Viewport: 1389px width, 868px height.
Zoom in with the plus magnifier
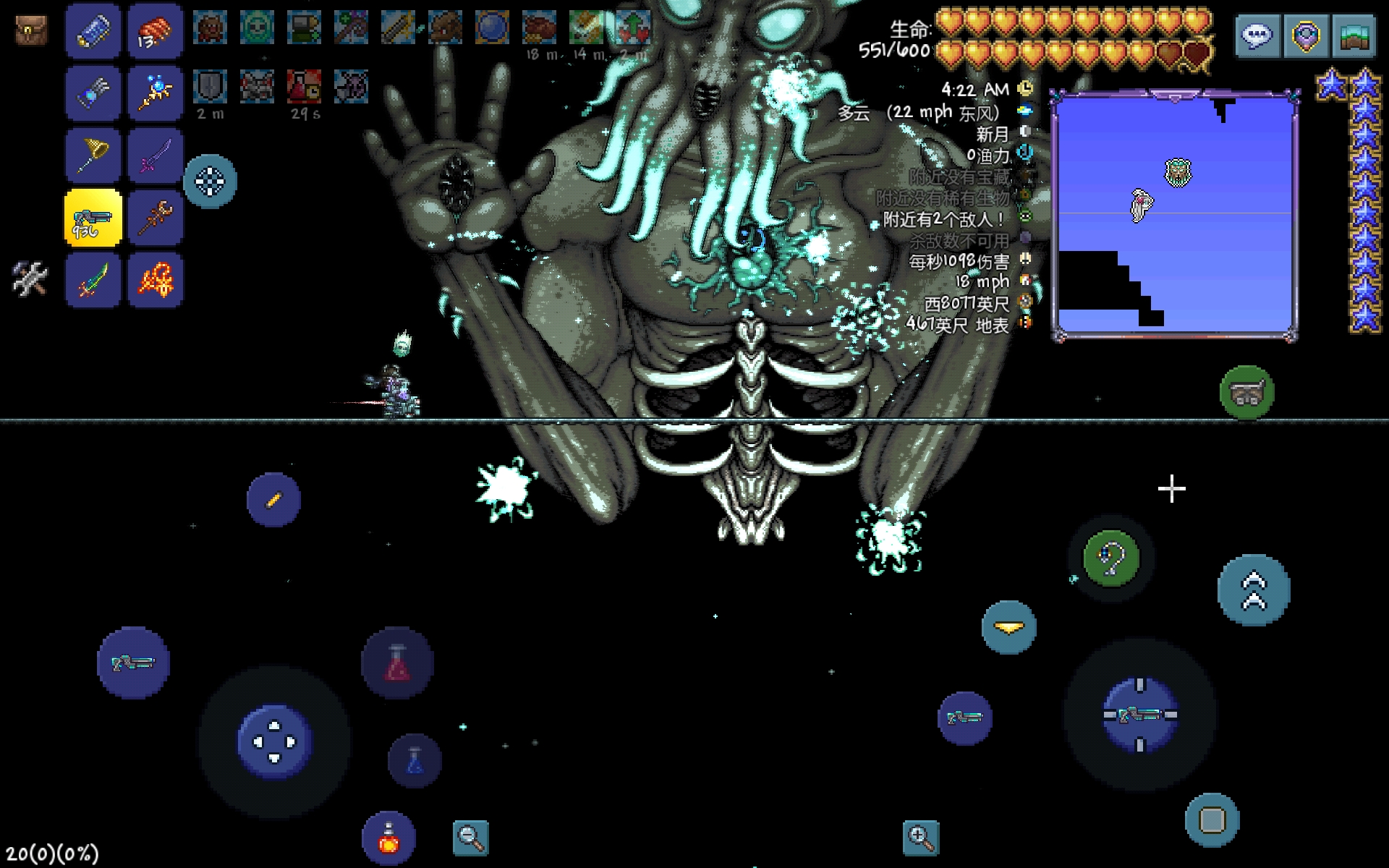click(920, 838)
